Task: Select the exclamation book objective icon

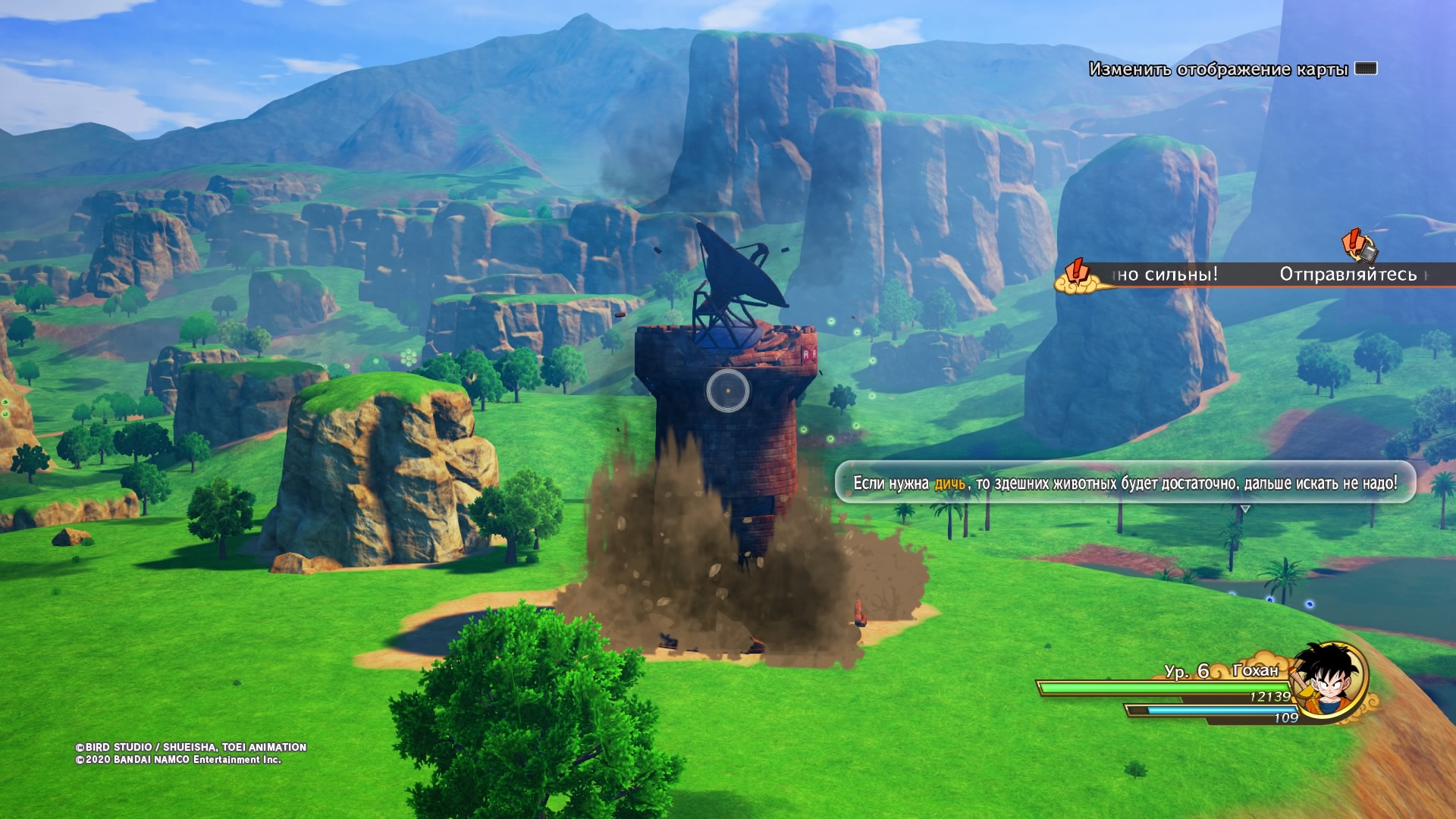Action: [x=1359, y=245]
